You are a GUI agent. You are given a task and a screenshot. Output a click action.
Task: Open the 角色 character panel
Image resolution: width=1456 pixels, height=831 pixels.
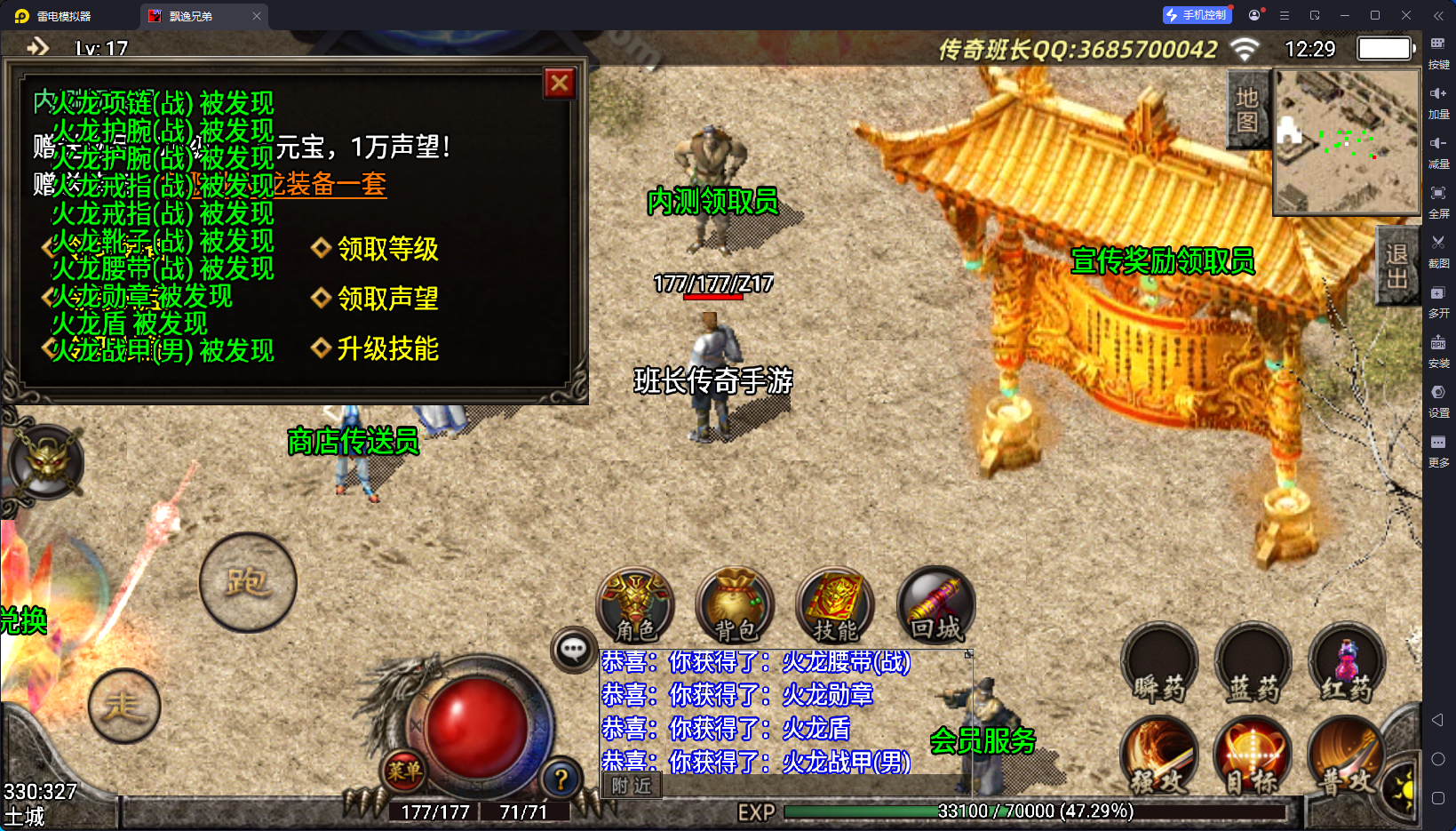[x=635, y=605]
